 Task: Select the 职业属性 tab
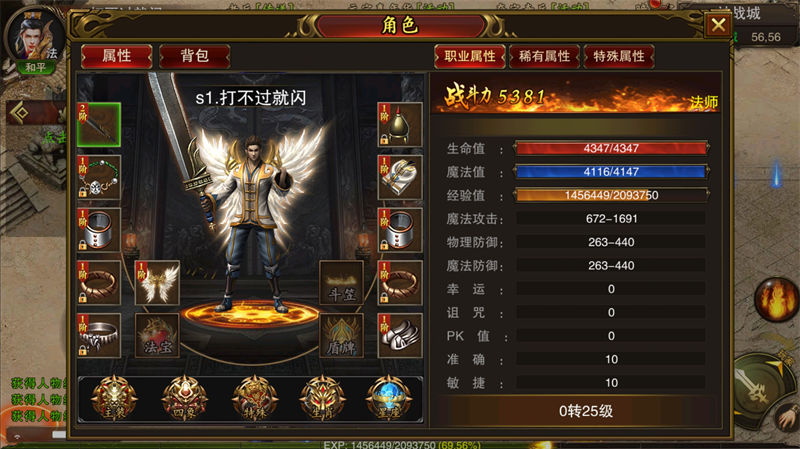click(x=469, y=56)
